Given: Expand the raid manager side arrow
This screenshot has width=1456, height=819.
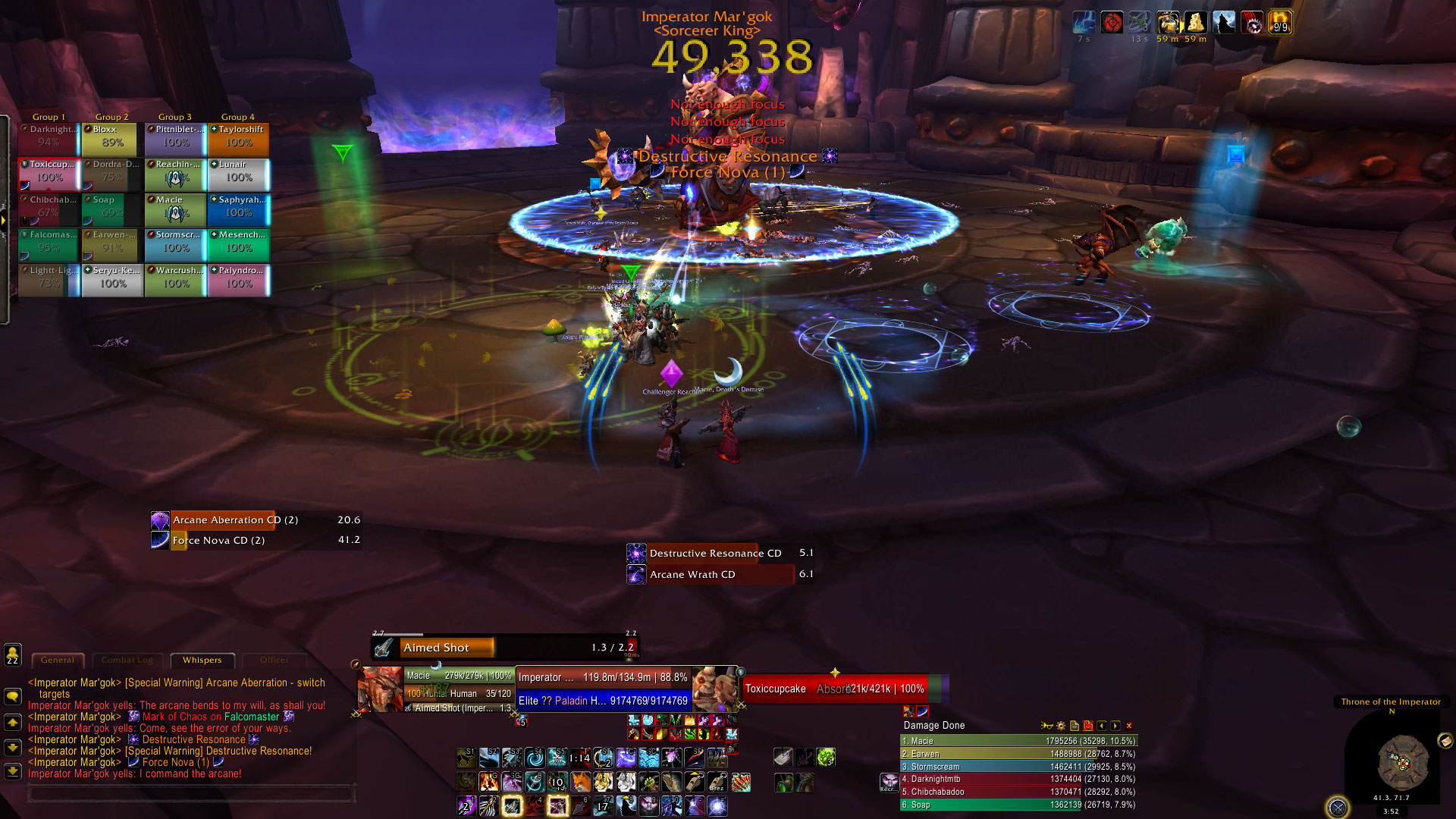Looking at the screenshot, I should click(4, 221).
